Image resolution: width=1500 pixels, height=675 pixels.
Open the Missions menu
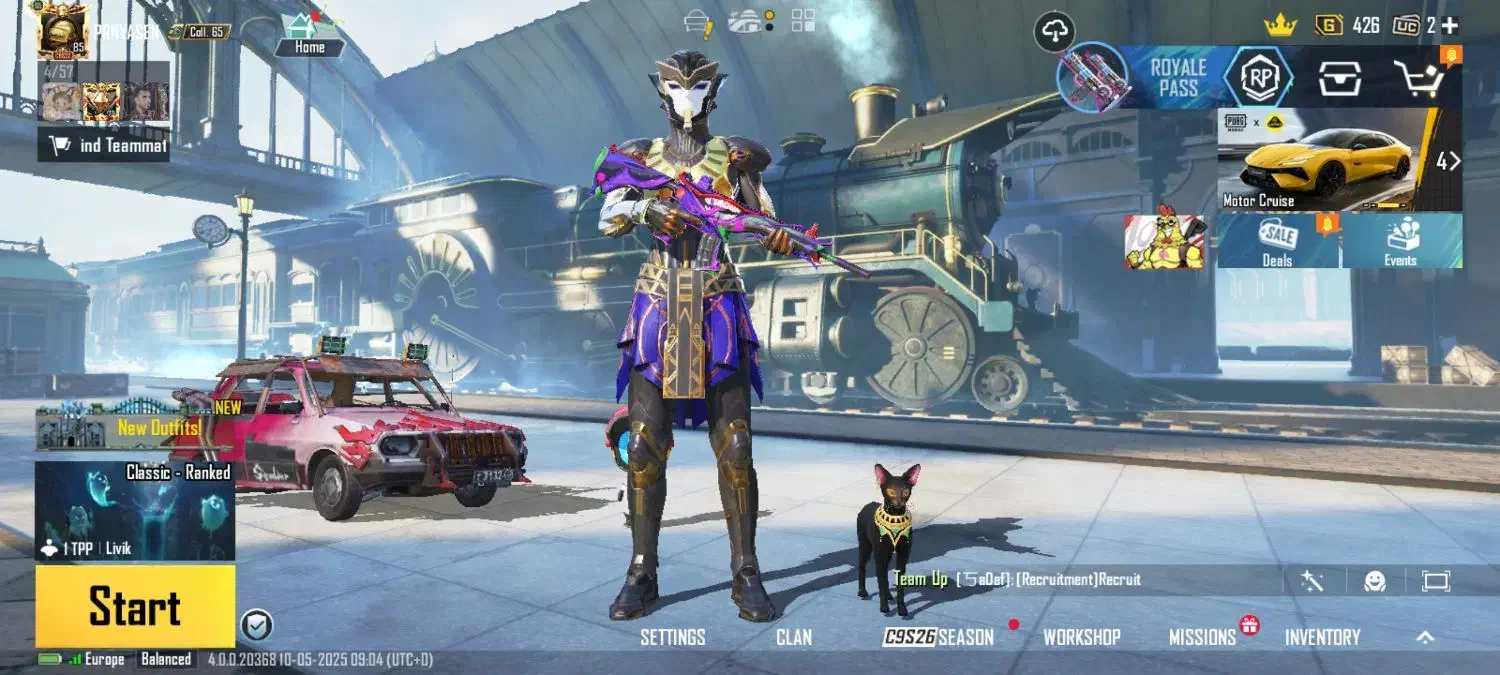[1202, 637]
